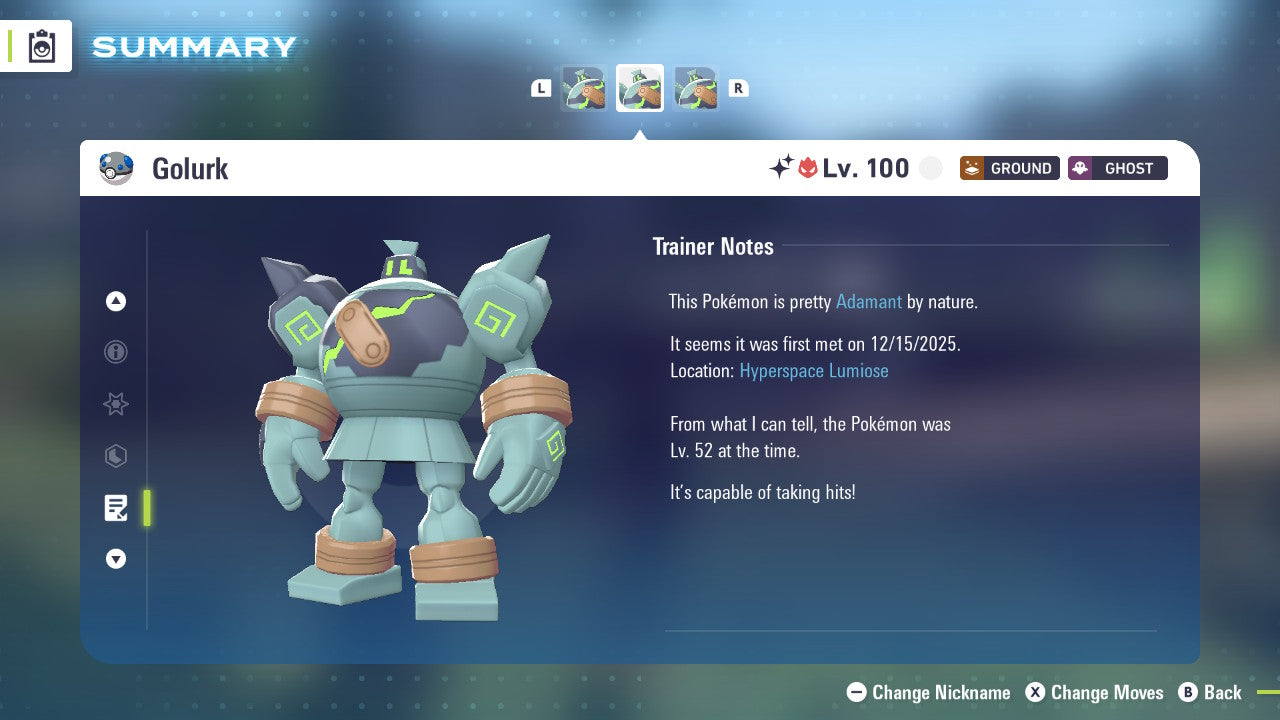Screen dimensions: 1280x720
Task: Switch to the left Pokémon thumbnail tab
Action: (583, 87)
